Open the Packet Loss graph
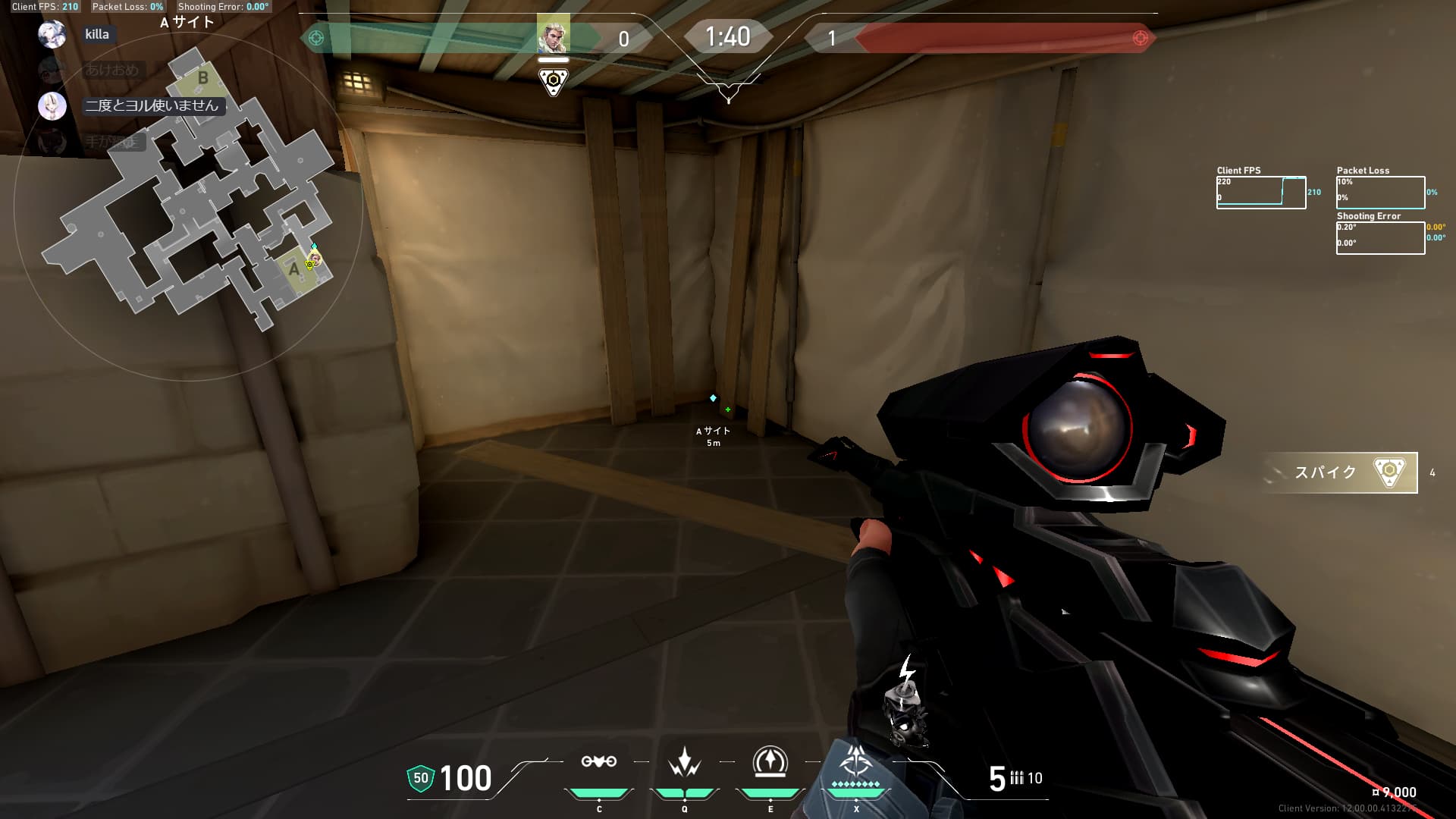This screenshot has height=819, width=1456. pos(1380,193)
